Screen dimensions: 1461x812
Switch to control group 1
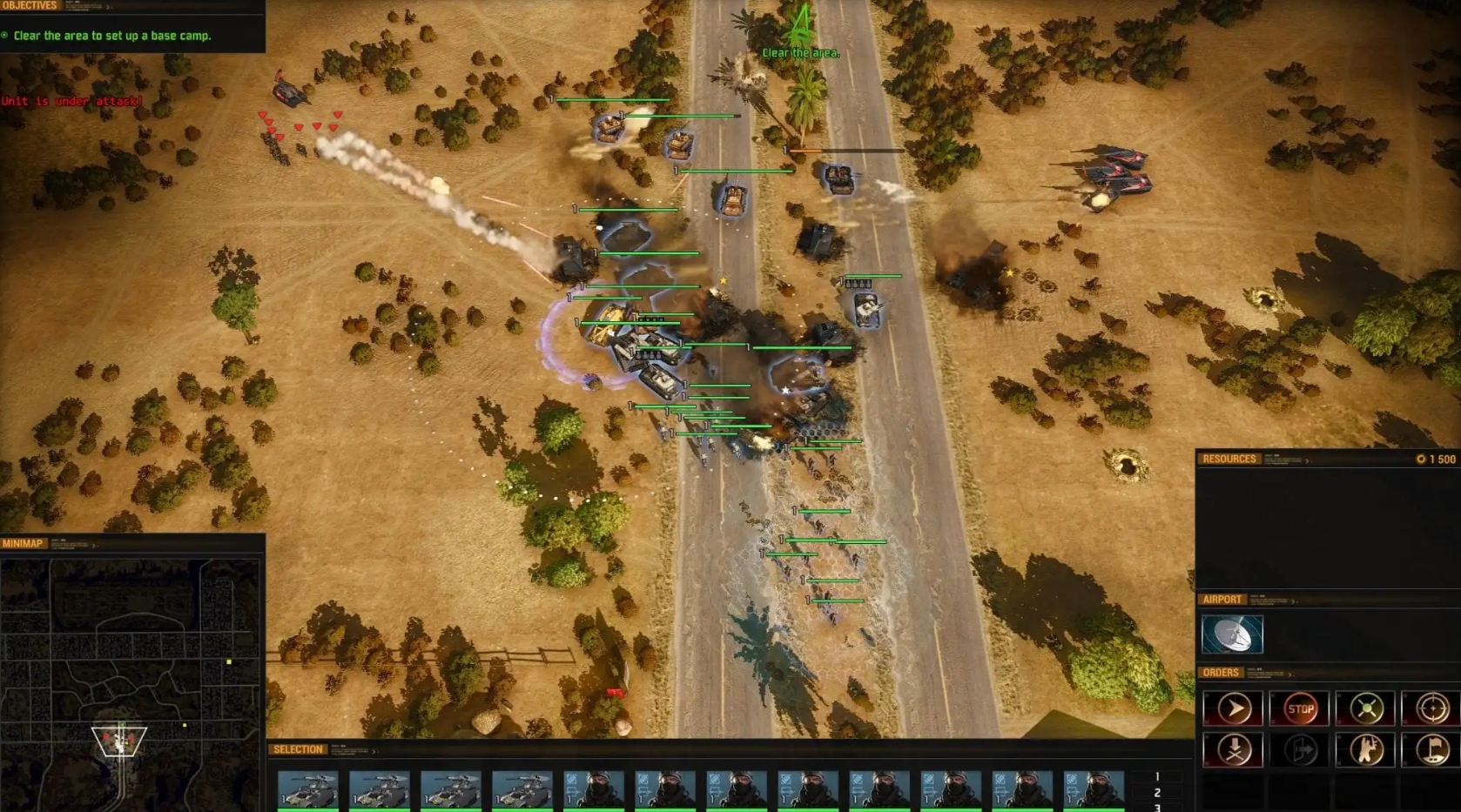1157,776
